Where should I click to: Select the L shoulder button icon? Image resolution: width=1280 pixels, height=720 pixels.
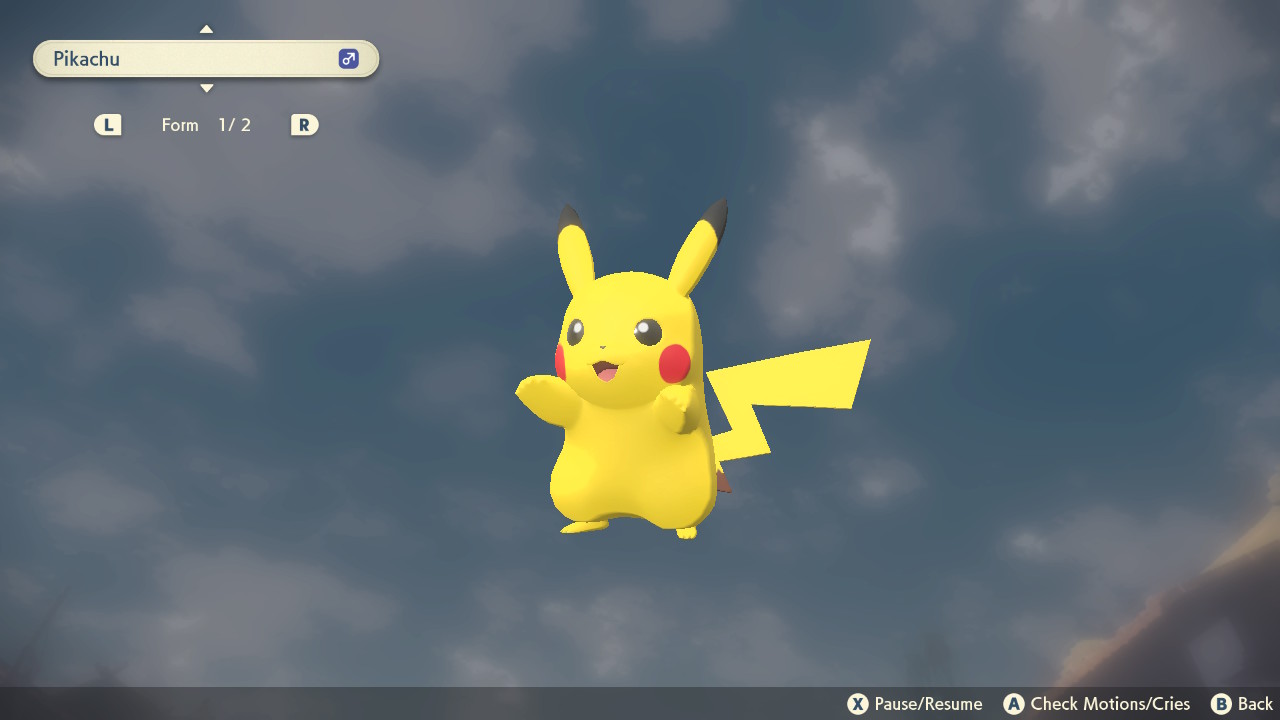pos(107,125)
